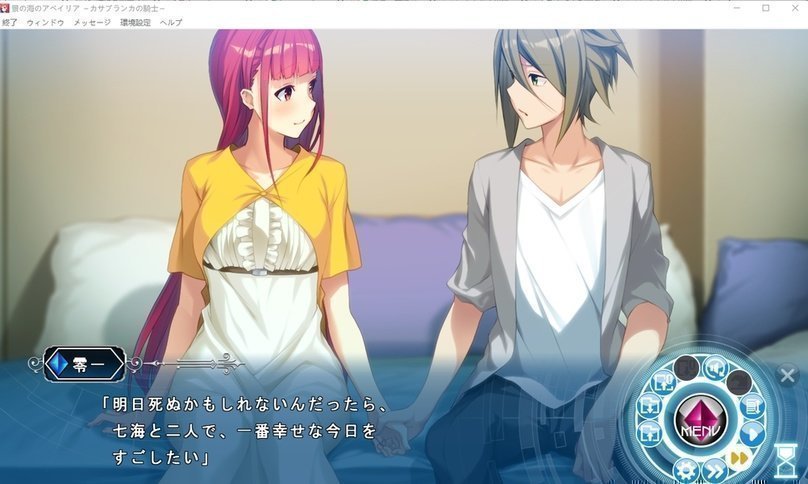Viewport: 808px width, 484px height.
Task: Click the white double-arrow skip button
Action: click(x=714, y=471)
